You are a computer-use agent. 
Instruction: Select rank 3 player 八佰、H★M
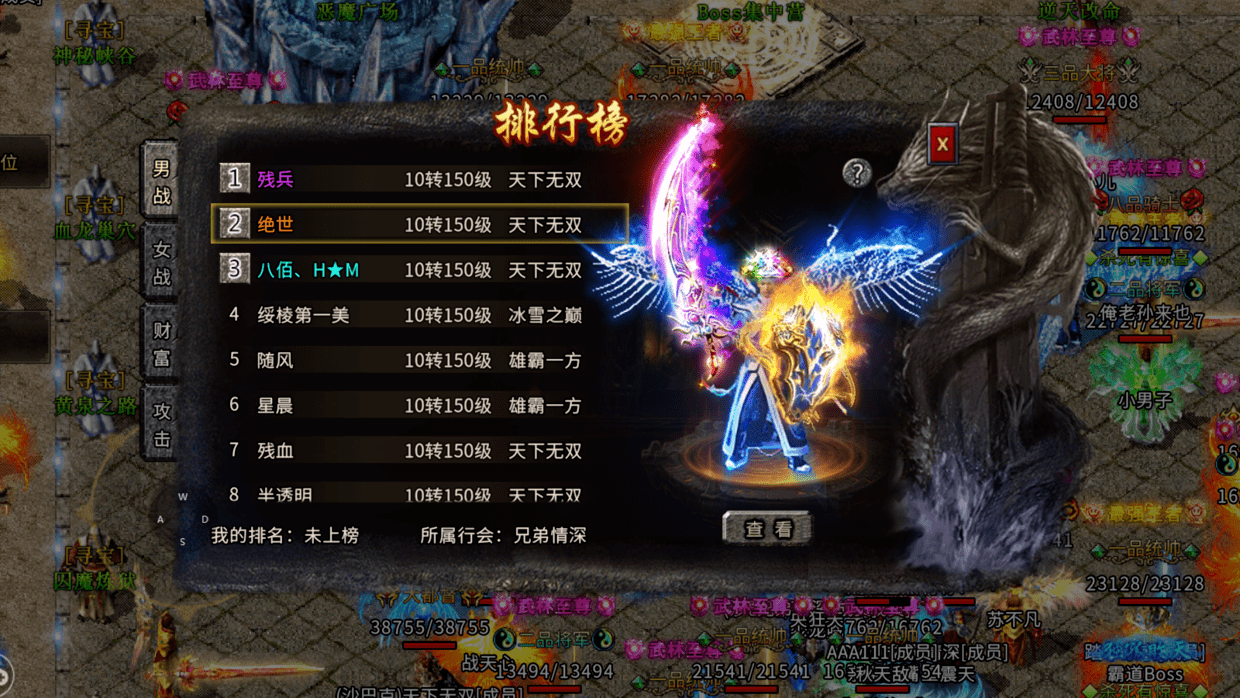420,270
